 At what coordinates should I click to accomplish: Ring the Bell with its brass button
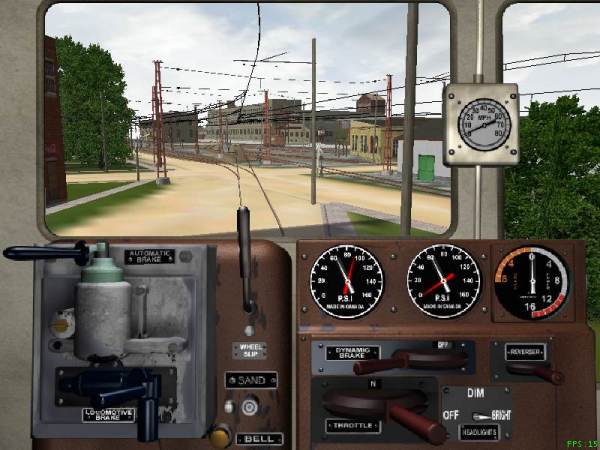pyautogui.click(x=220, y=435)
